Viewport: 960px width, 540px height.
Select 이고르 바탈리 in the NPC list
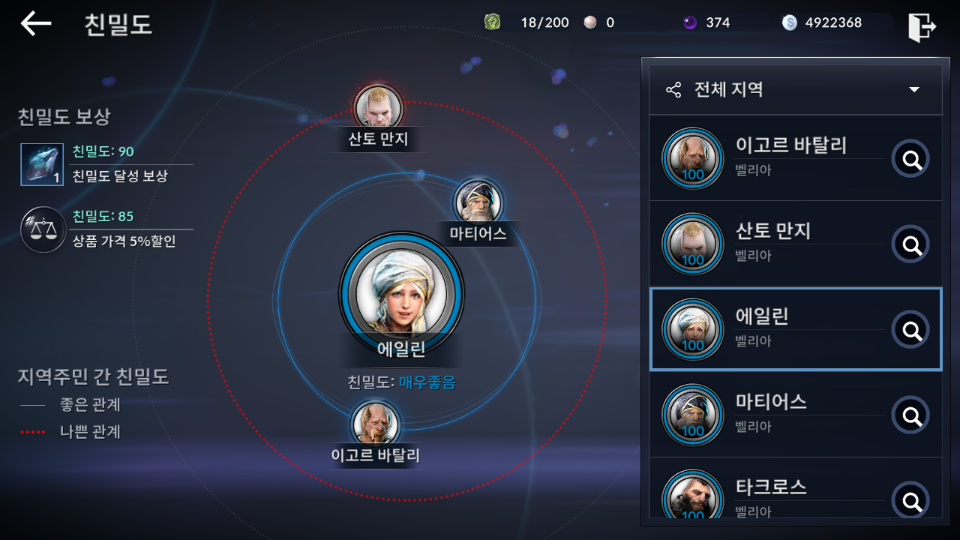point(775,157)
